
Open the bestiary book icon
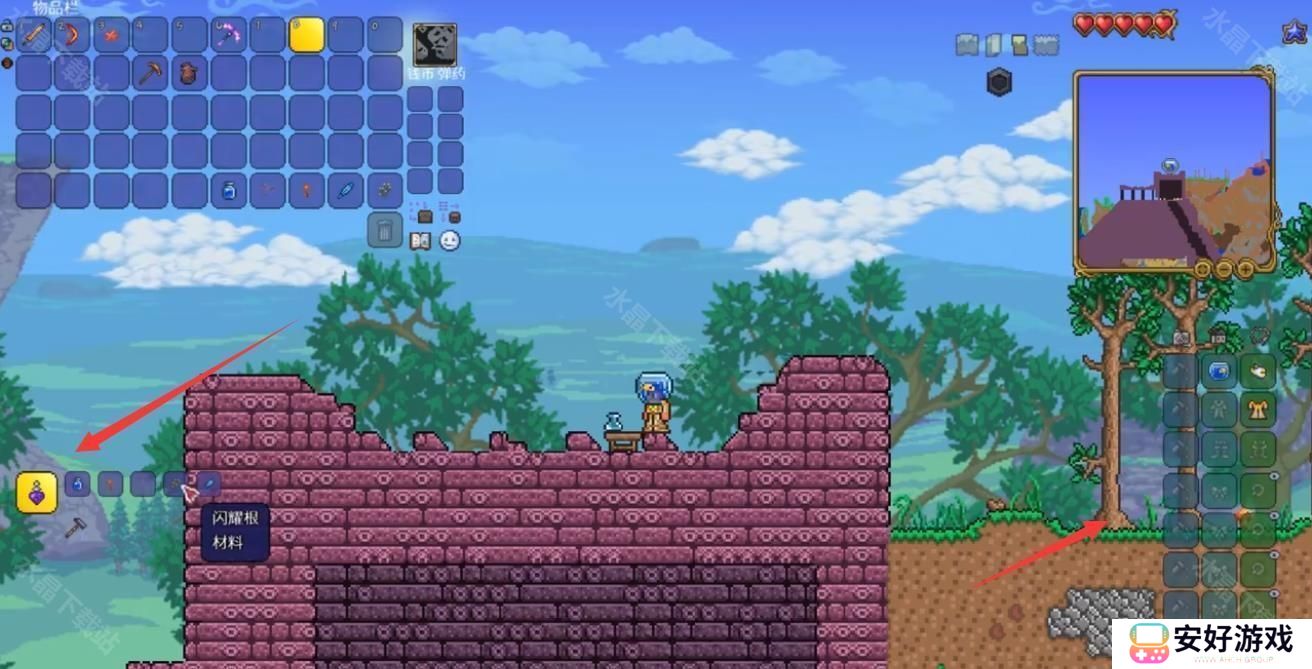point(420,241)
